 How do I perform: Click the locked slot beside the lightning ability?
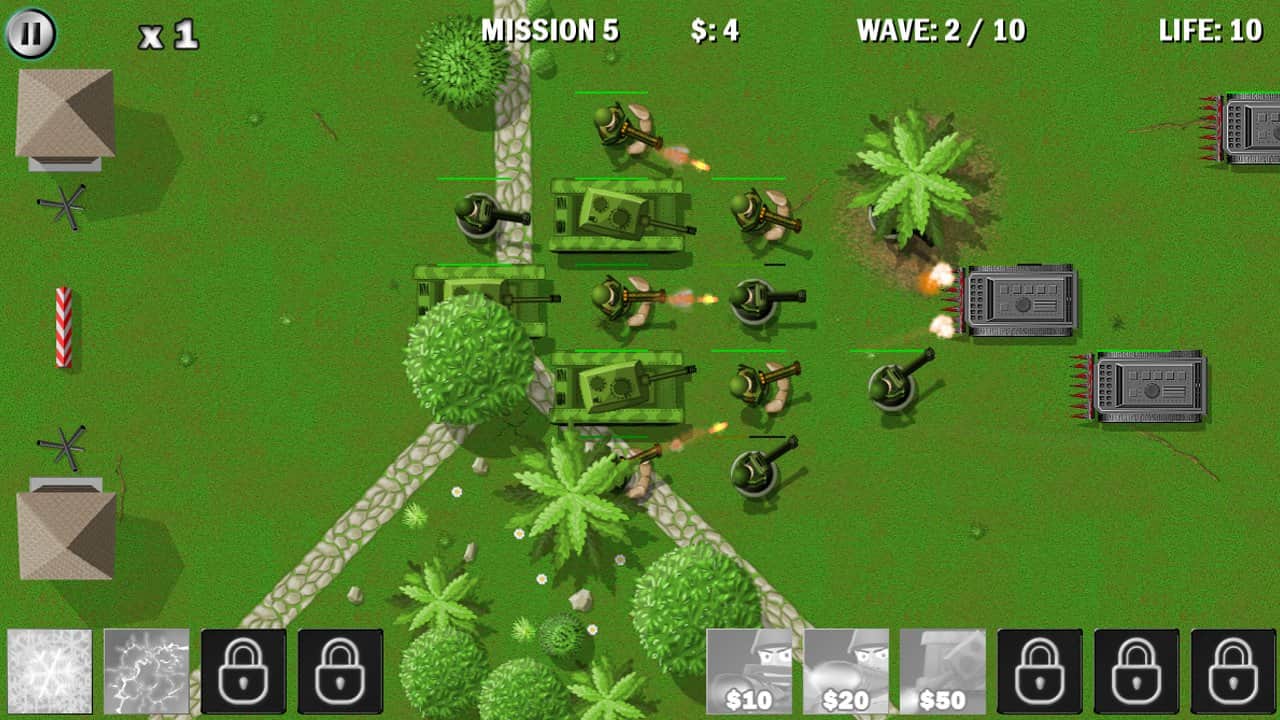pyautogui.click(x=243, y=670)
